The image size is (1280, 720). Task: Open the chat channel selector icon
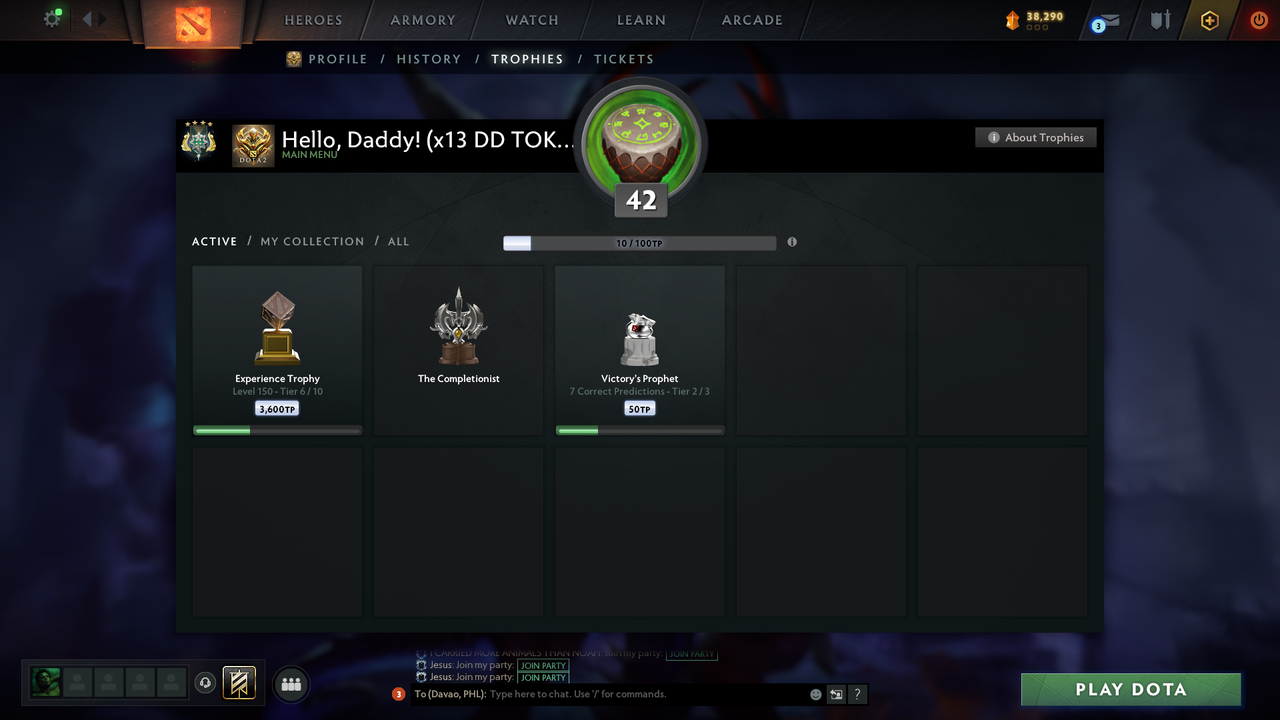(836, 694)
